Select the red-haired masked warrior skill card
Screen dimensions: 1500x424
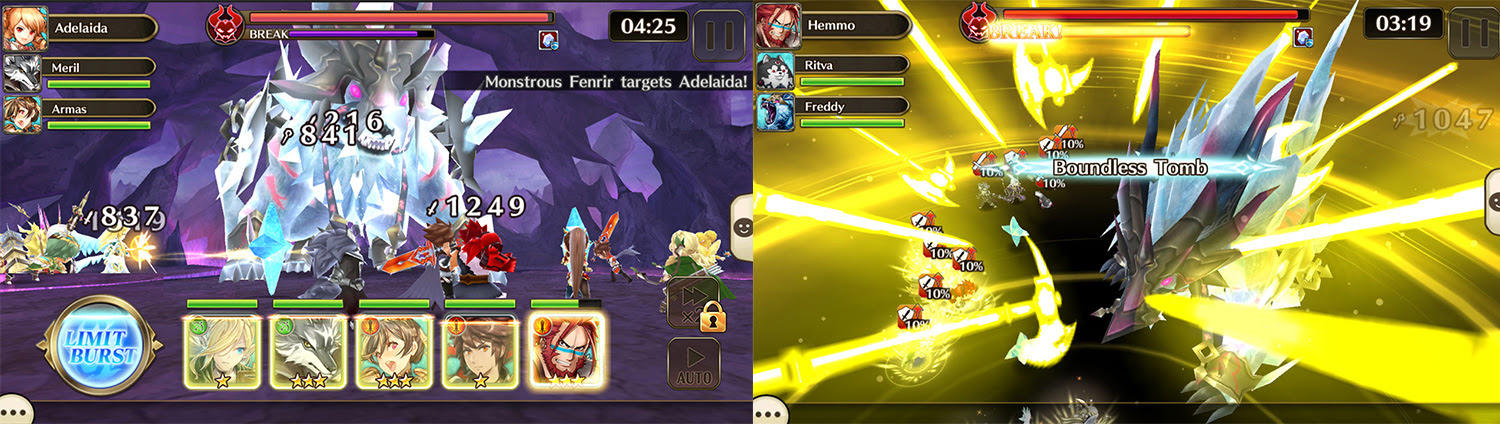(566, 351)
